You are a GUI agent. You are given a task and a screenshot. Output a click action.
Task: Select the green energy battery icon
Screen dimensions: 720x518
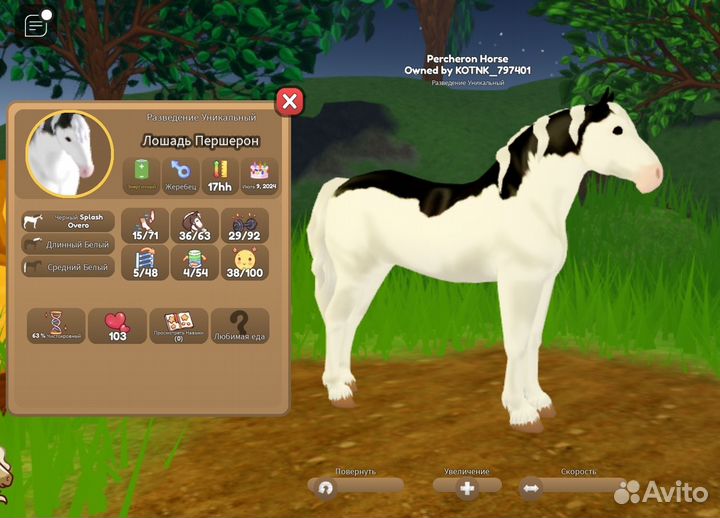click(x=141, y=174)
